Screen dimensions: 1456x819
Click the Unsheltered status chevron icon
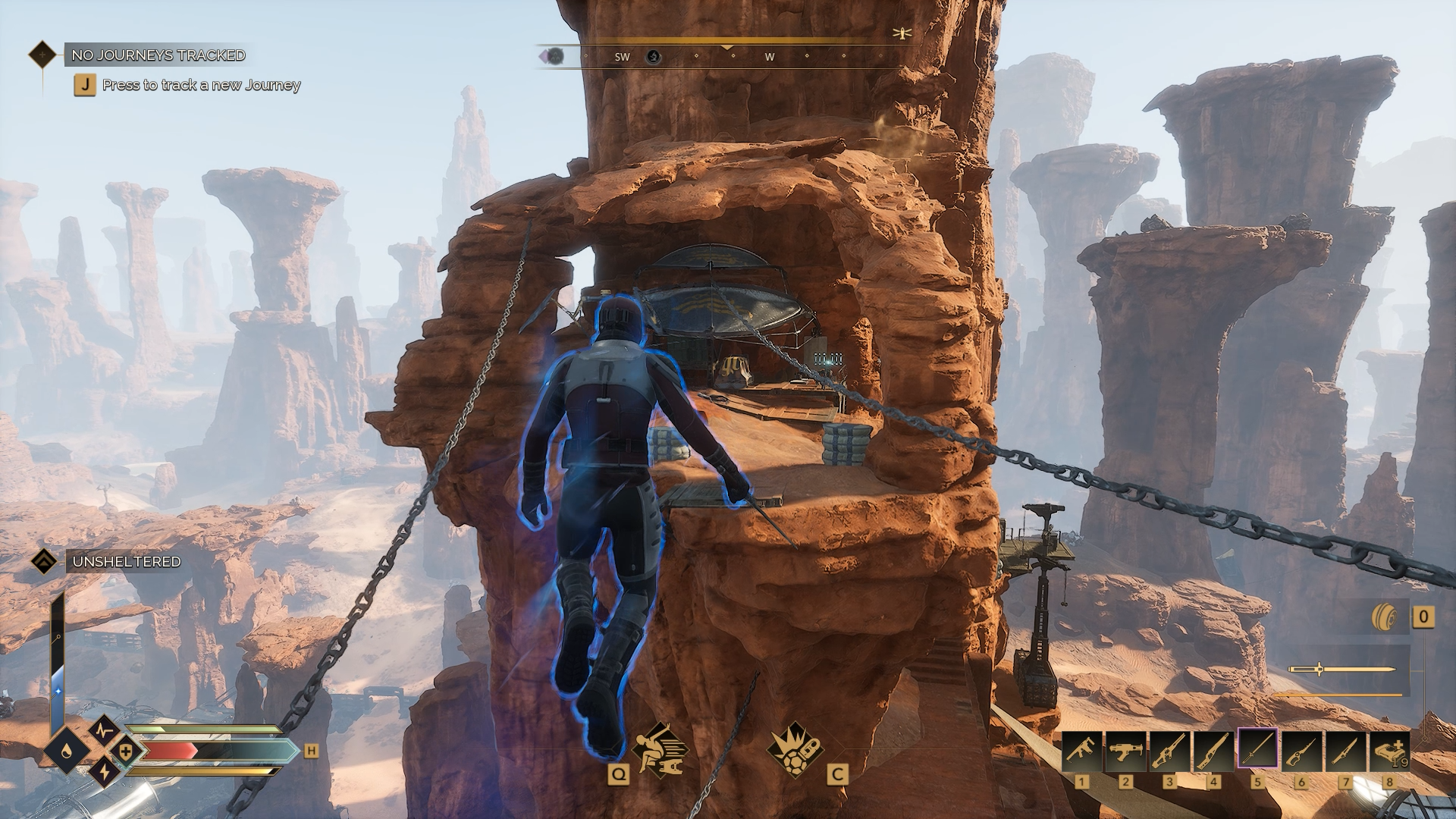coord(44,562)
